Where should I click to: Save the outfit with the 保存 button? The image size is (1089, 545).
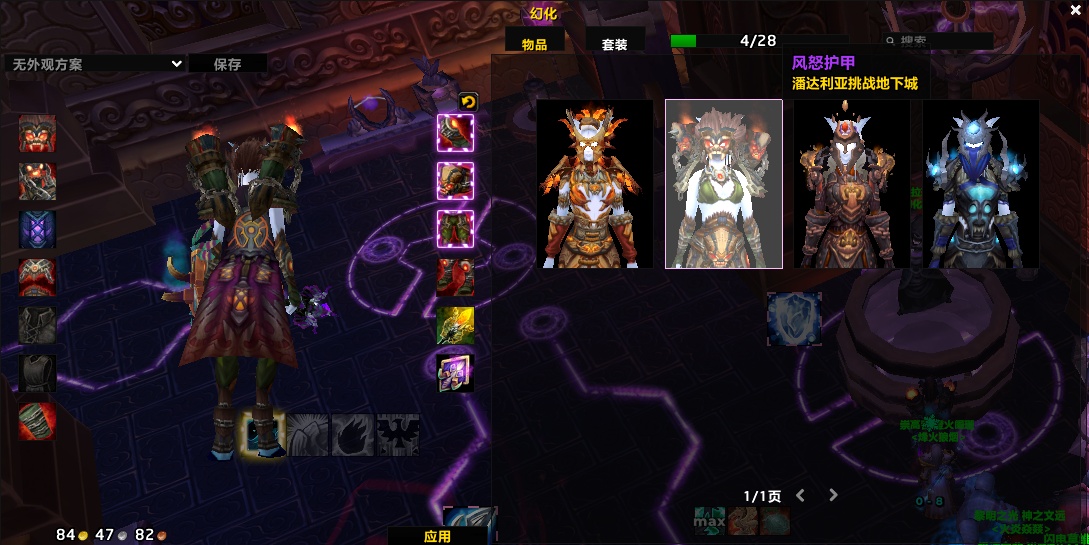click(227, 64)
